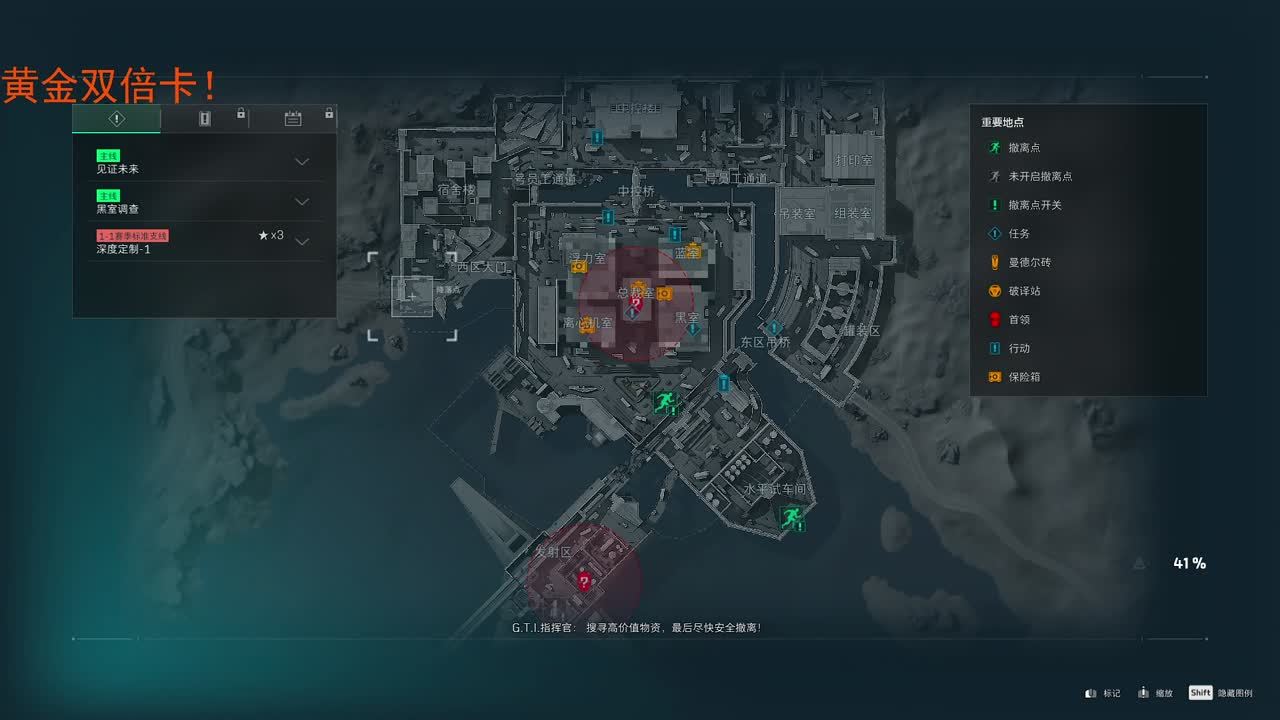Expand the 深度定制-1 side quest
Screen dimensions: 1280x720
(302, 241)
